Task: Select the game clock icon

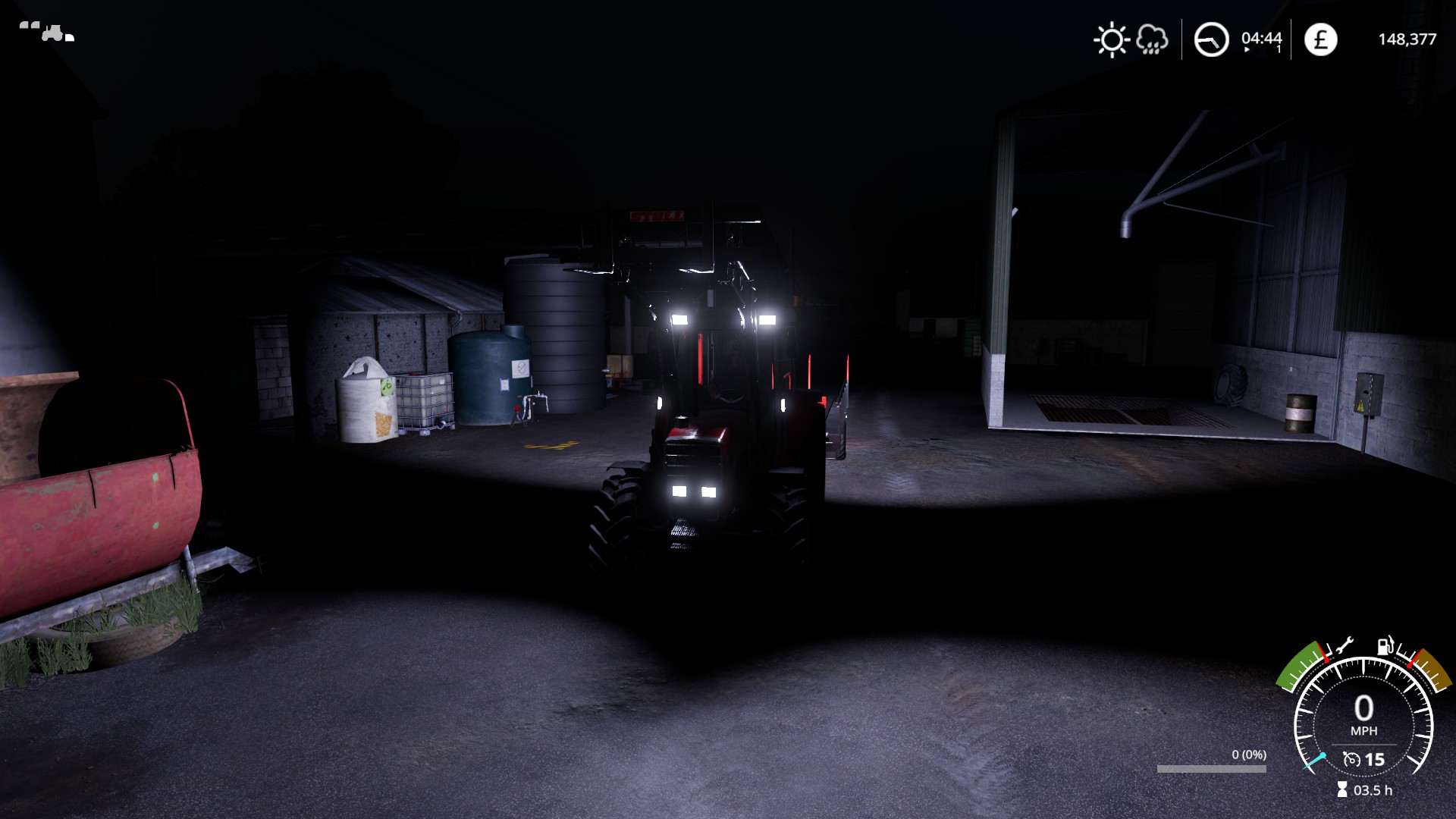Action: tap(1211, 39)
